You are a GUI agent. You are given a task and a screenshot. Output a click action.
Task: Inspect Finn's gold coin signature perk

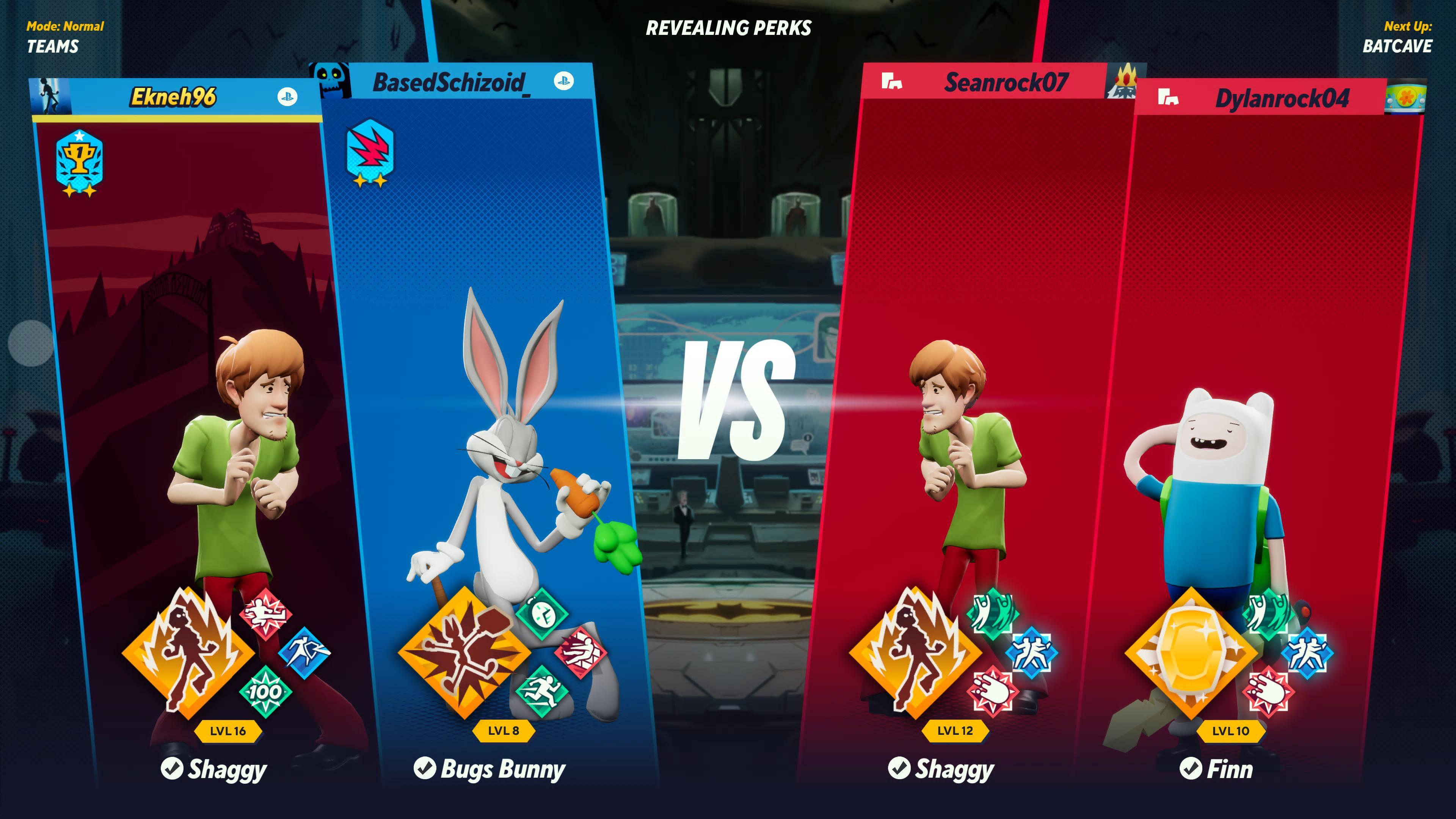tap(1191, 652)
